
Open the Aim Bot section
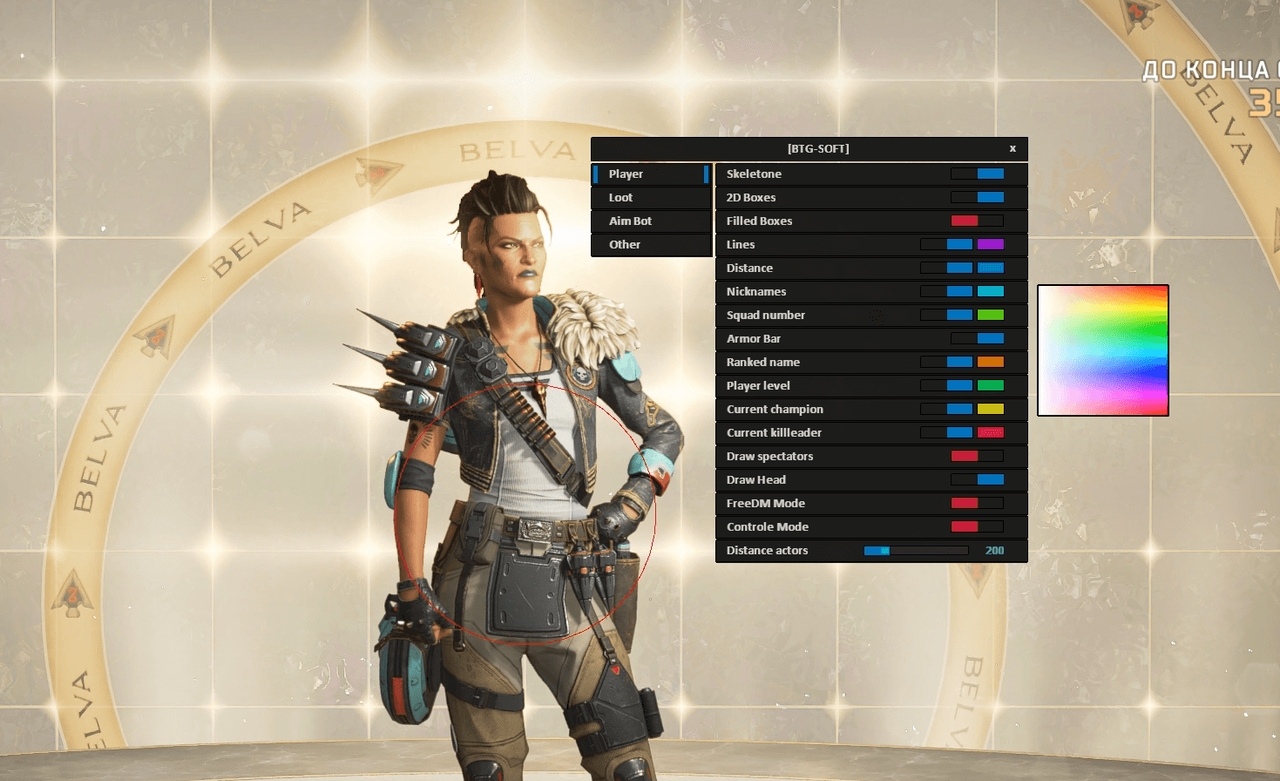pyautogui.click(x=650, y=220)
